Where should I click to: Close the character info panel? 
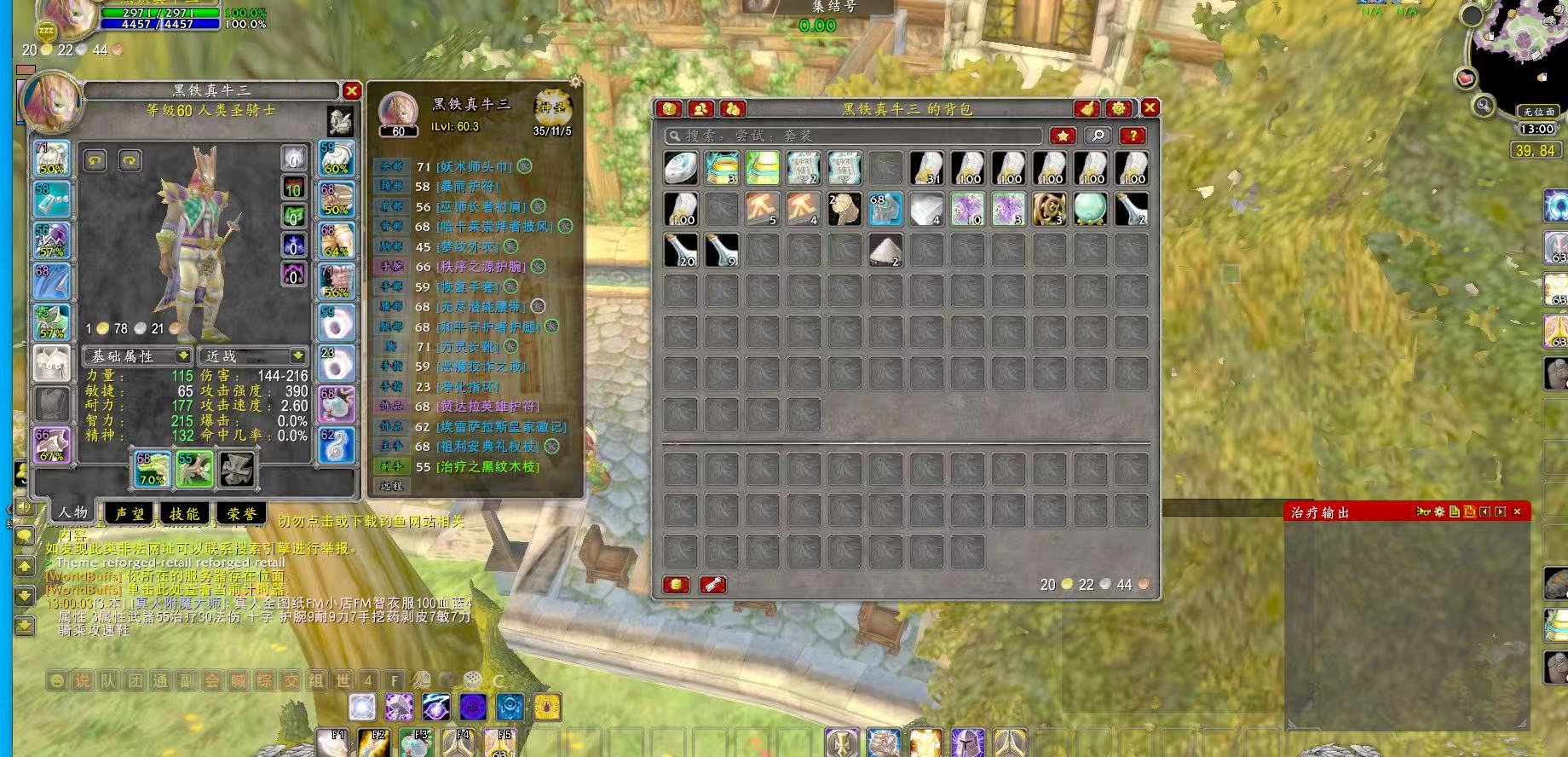(x=351, y=90)
